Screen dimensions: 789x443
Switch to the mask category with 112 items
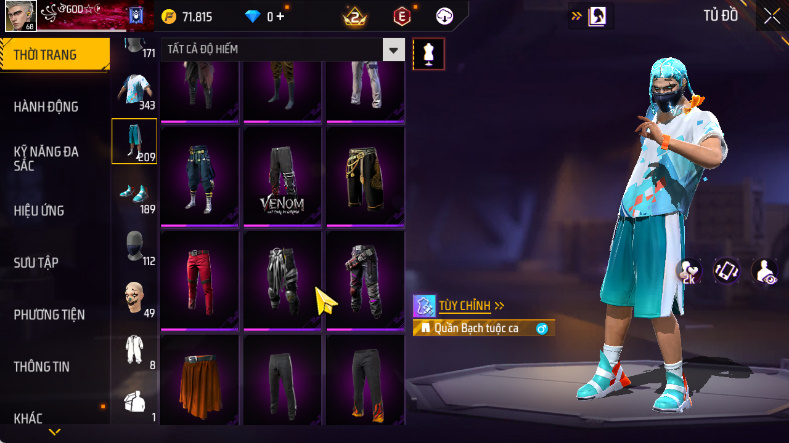pos(134,246)
